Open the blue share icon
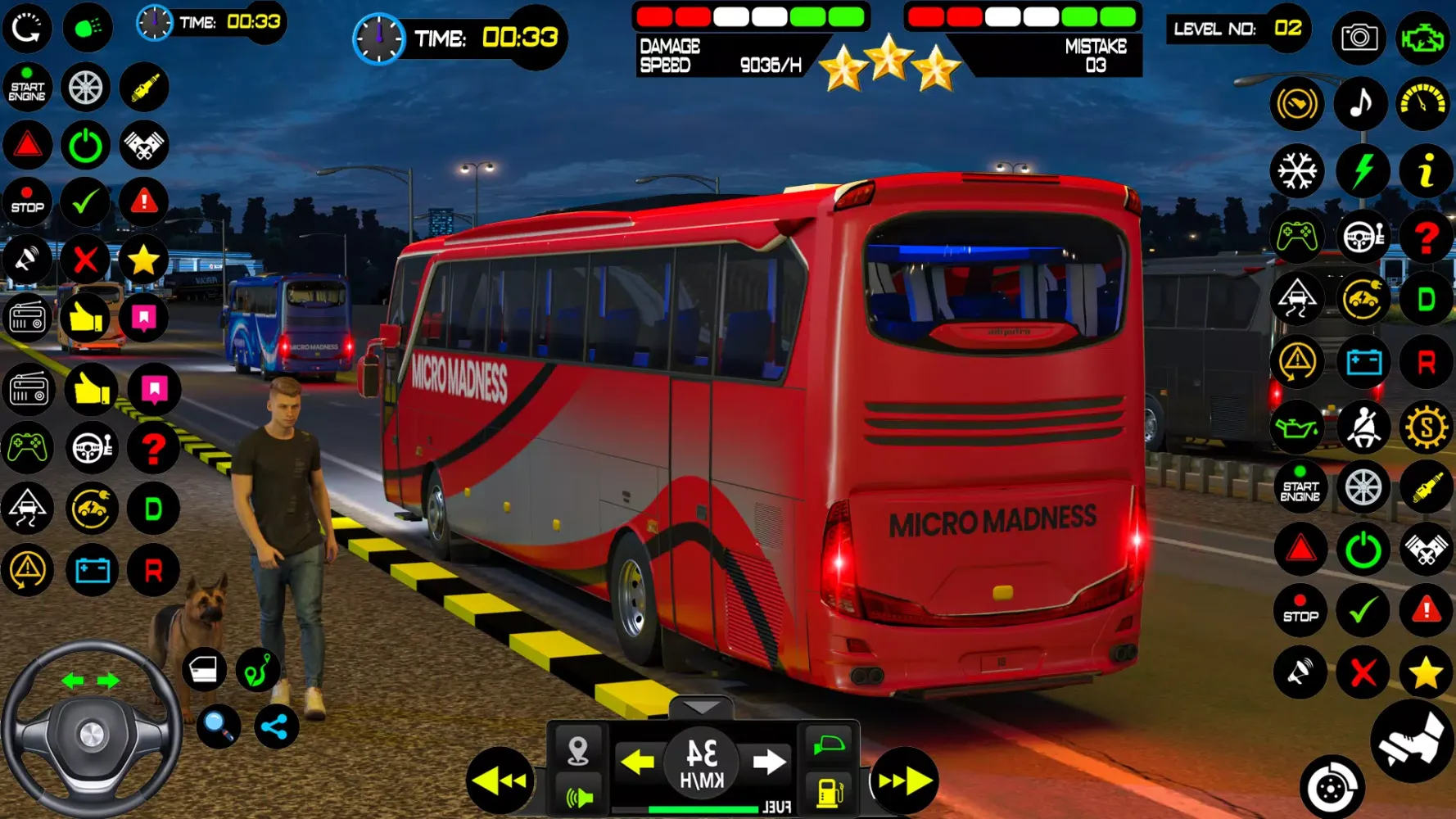This screenshot has height=819, width=1456. click(x=276, y=726)
